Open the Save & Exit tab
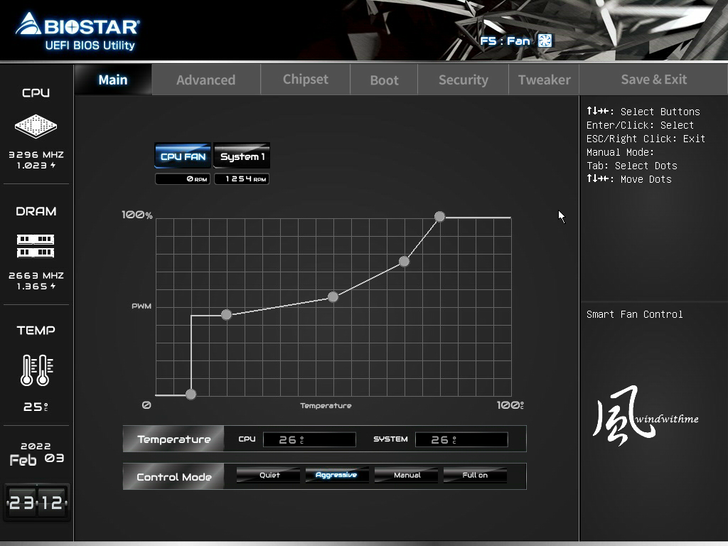Viewport: 728px width, 546px height. (x=654, y=80)
